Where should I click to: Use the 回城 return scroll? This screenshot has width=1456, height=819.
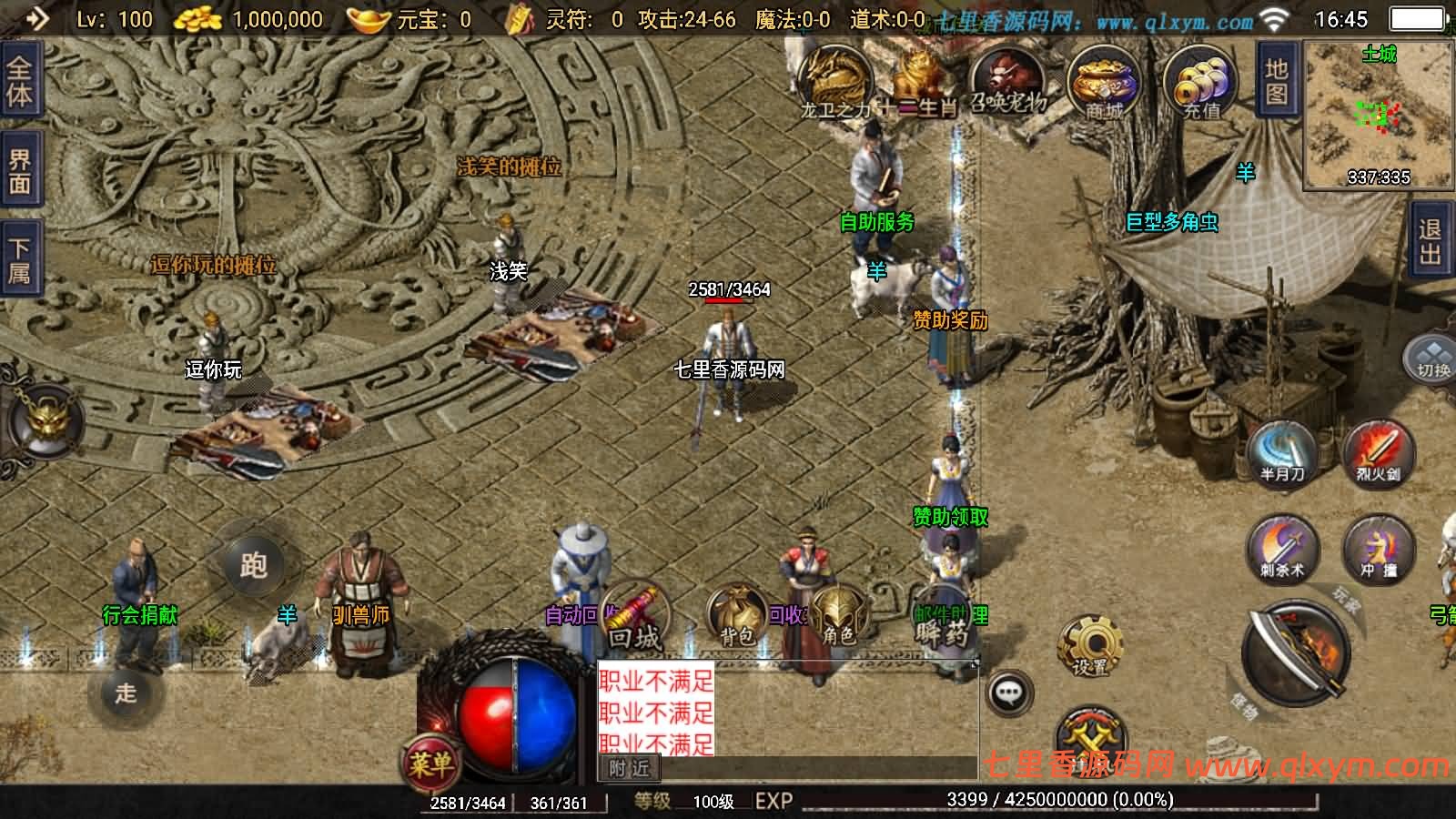(634, 616)
